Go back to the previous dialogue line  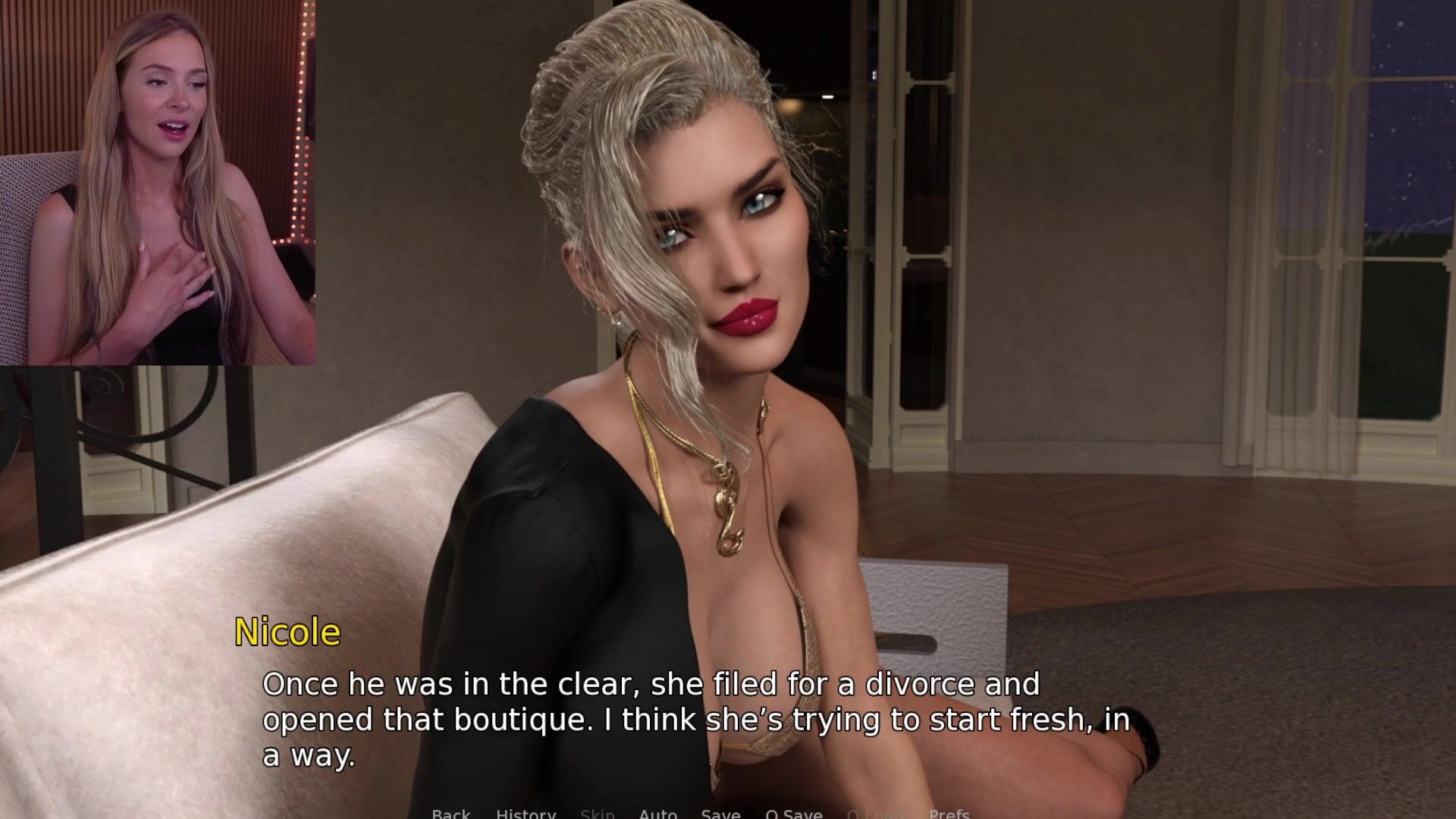pos(451,814)
